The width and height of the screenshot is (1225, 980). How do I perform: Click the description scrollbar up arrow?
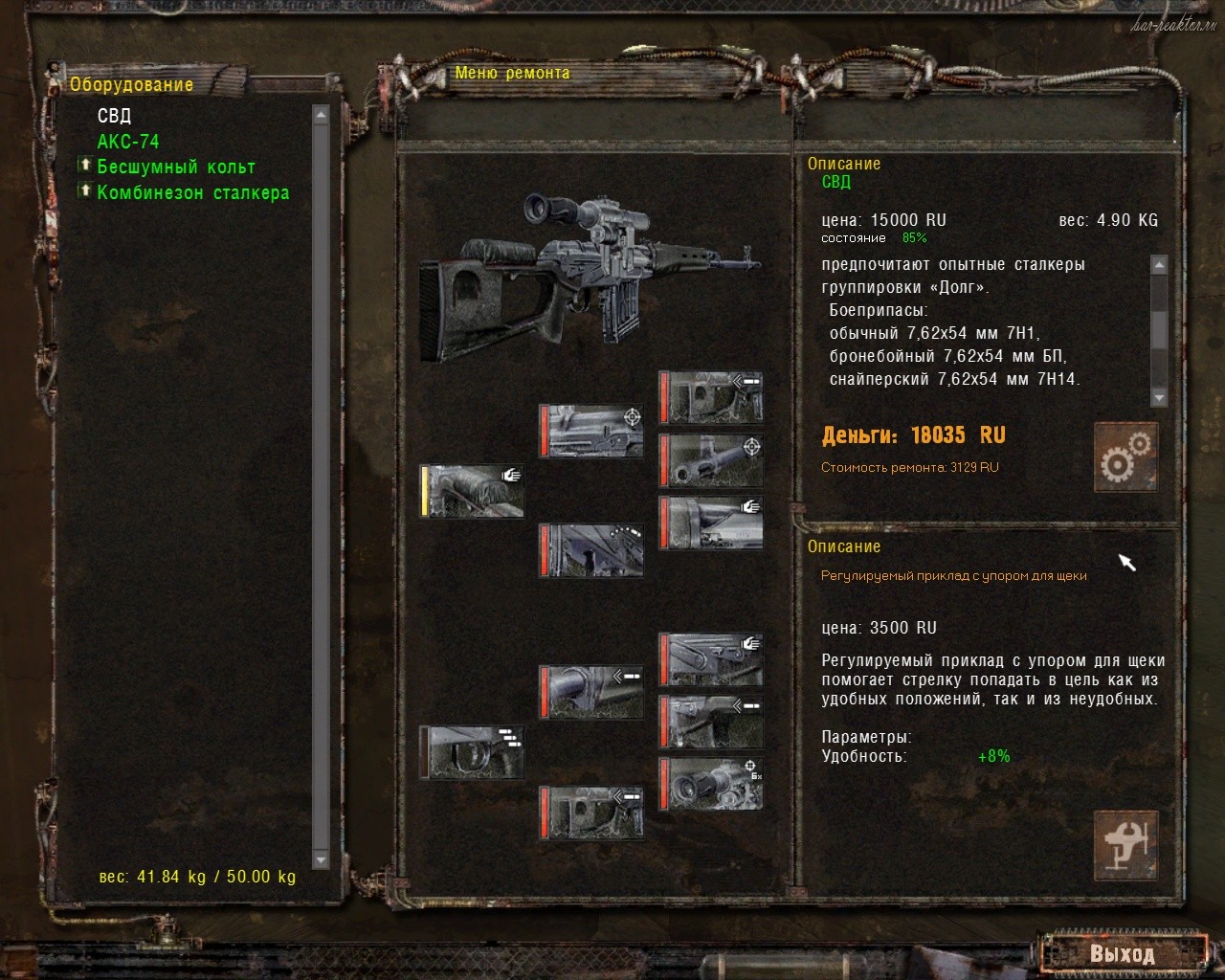pyautogui.click(x=1159, y=265)
